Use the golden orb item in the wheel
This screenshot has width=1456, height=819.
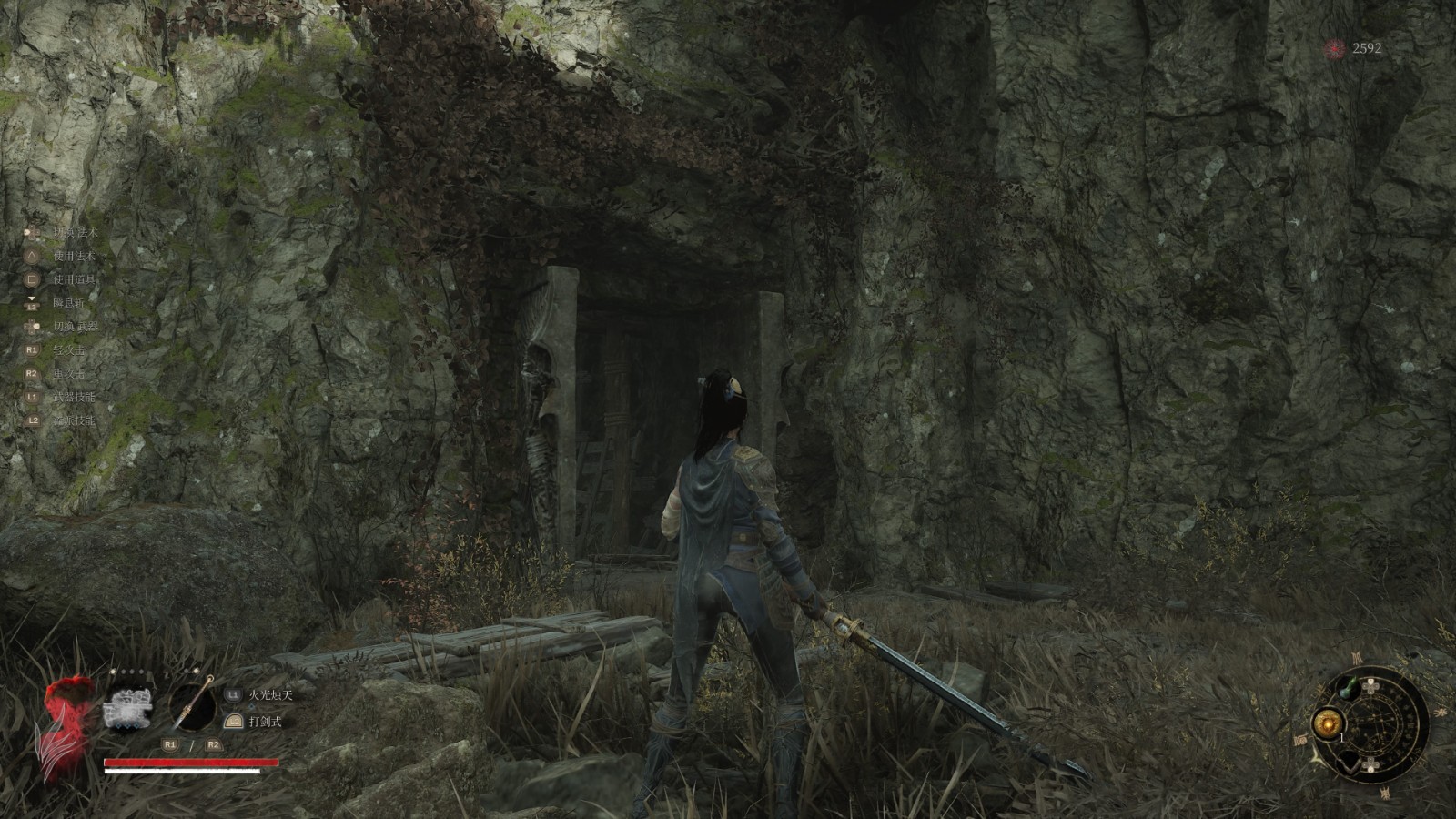1326,724
